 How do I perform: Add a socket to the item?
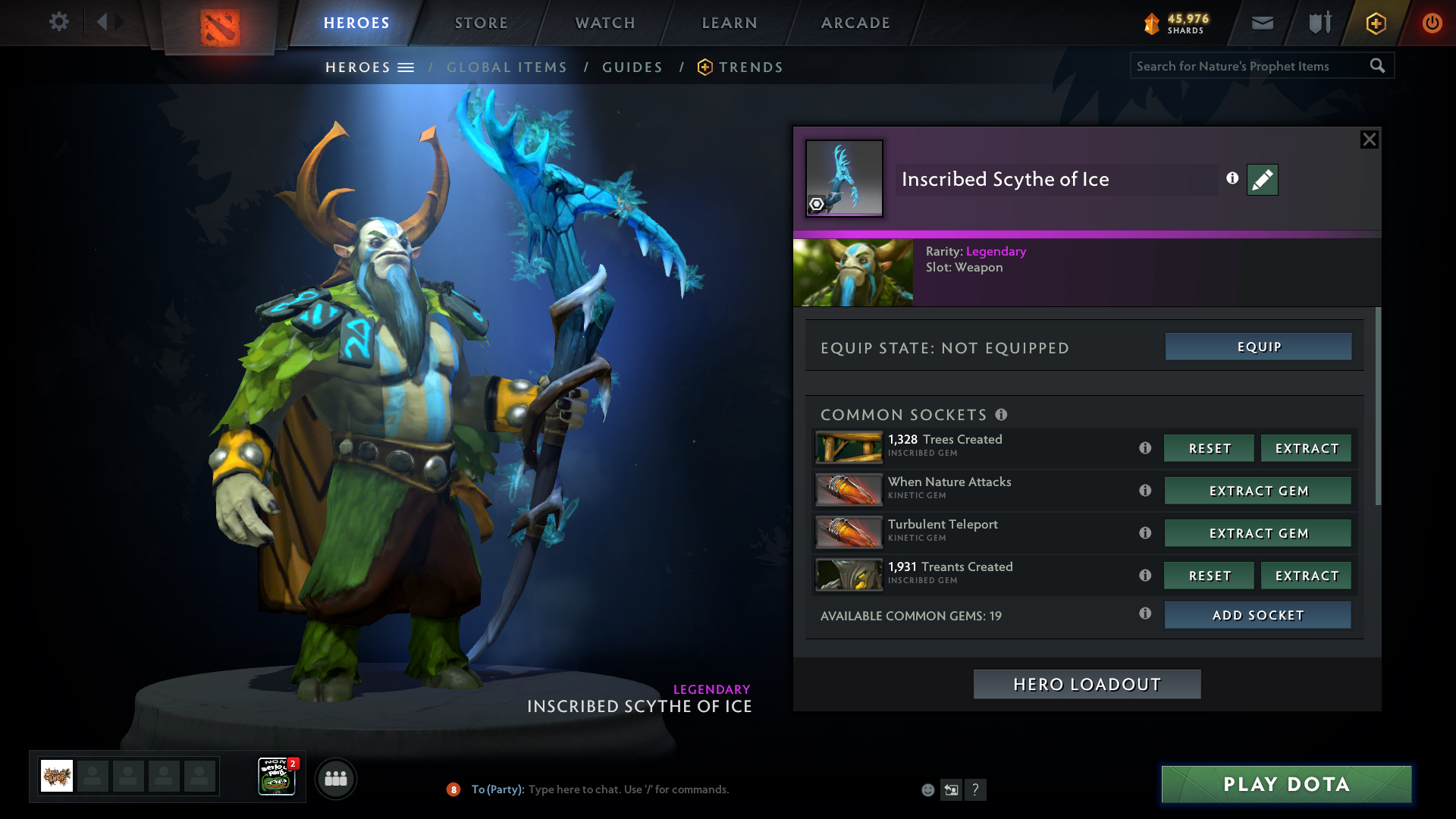(x=1257, y=615)
